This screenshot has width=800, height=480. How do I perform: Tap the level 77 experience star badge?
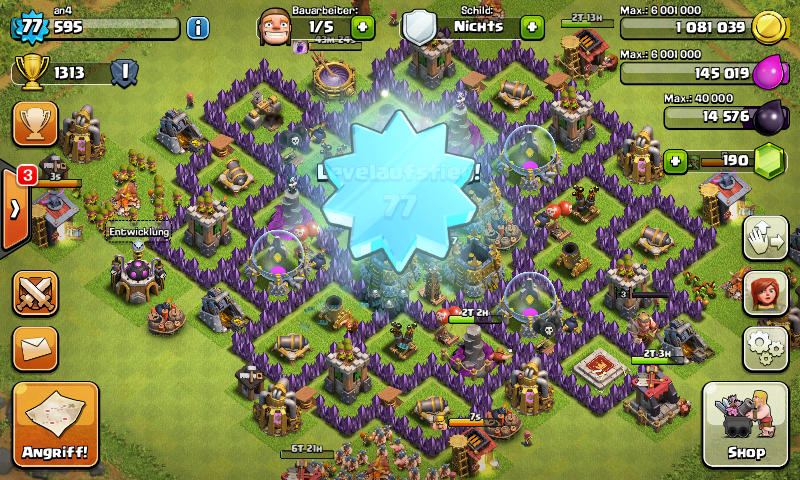30,27
